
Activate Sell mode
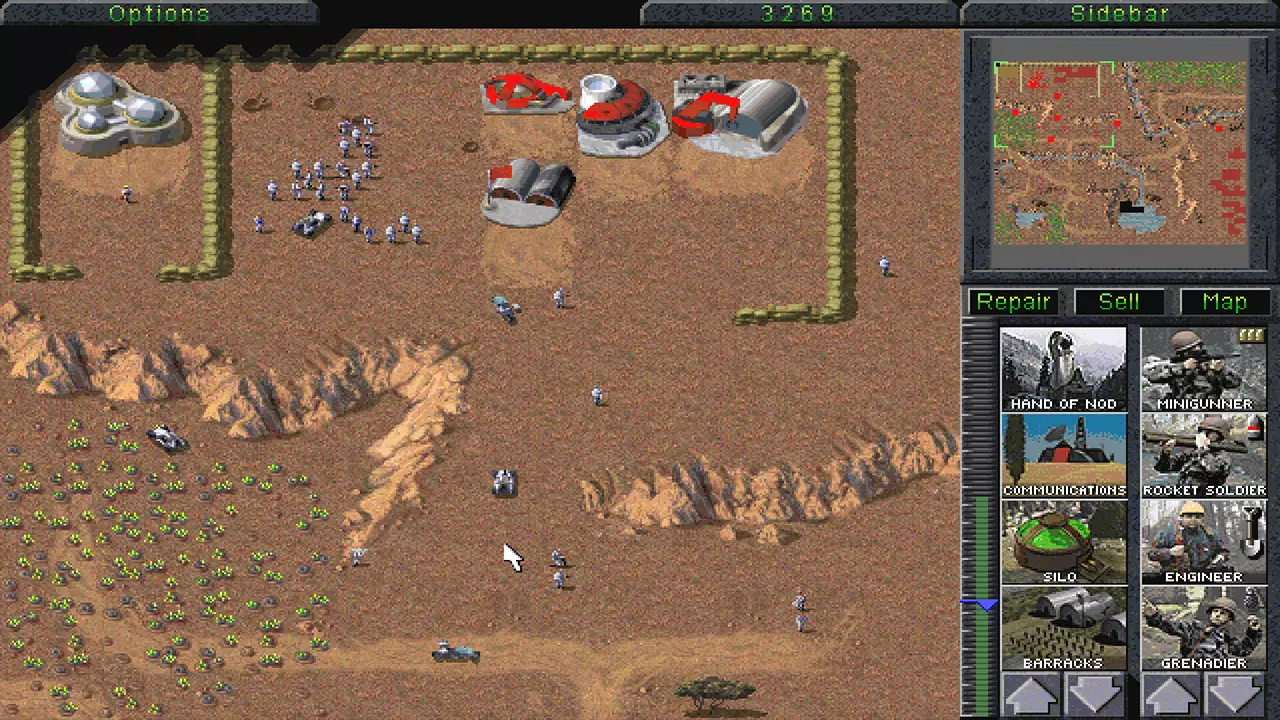[x=1119, y=301]
